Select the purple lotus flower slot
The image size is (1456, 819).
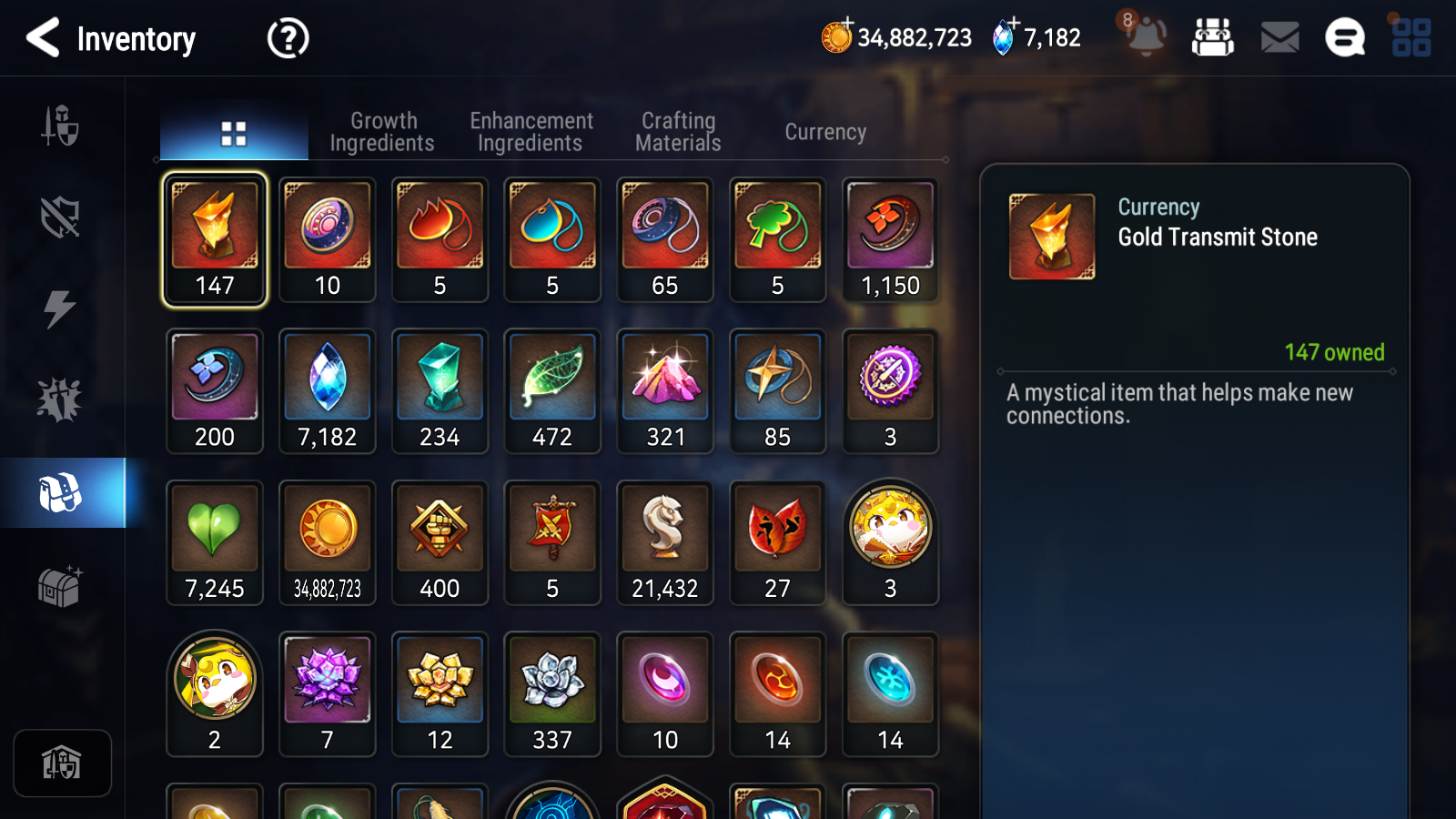(x=328, y=693)
